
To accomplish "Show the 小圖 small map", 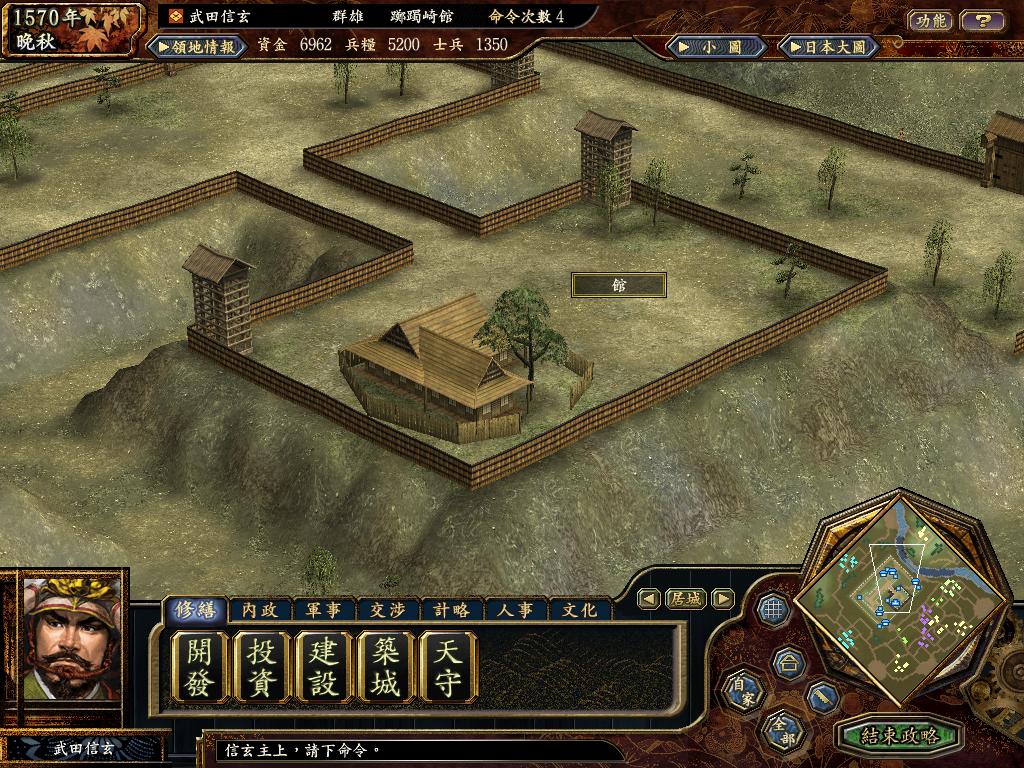I will [718, 46].
